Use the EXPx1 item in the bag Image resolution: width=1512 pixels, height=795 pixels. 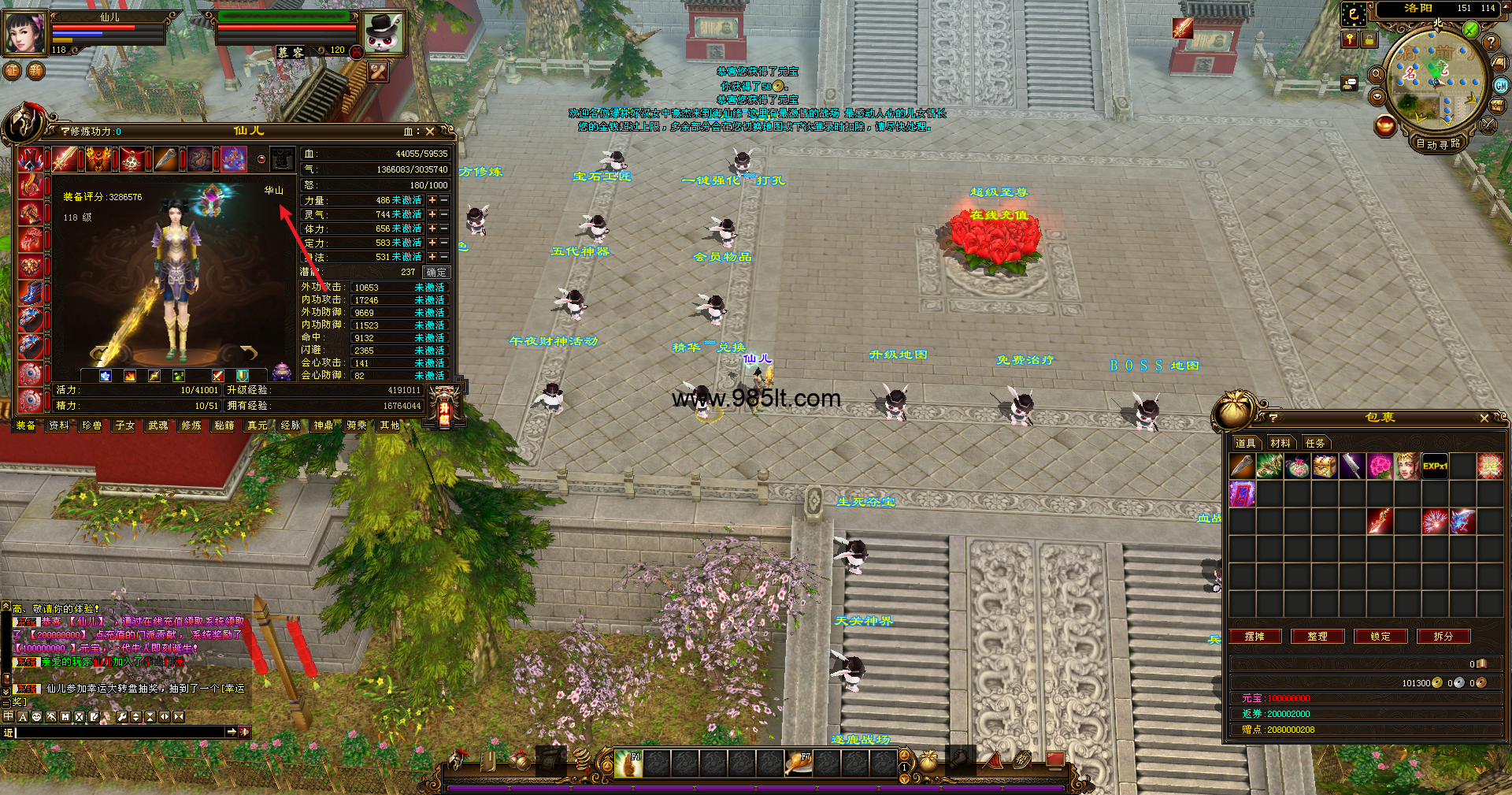tap(1435, 466)
